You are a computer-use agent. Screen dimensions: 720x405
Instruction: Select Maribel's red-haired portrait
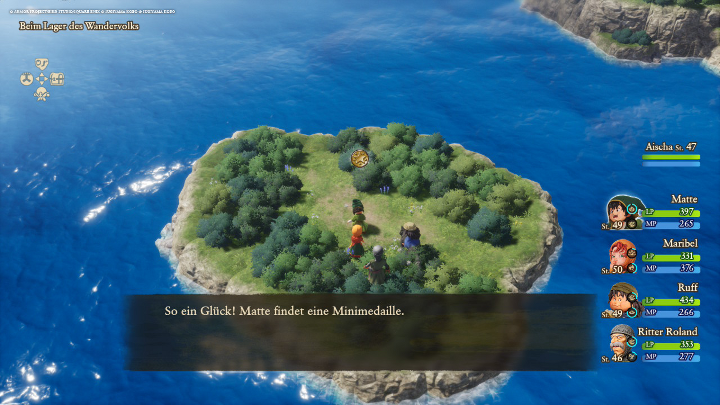click(619, 255)
